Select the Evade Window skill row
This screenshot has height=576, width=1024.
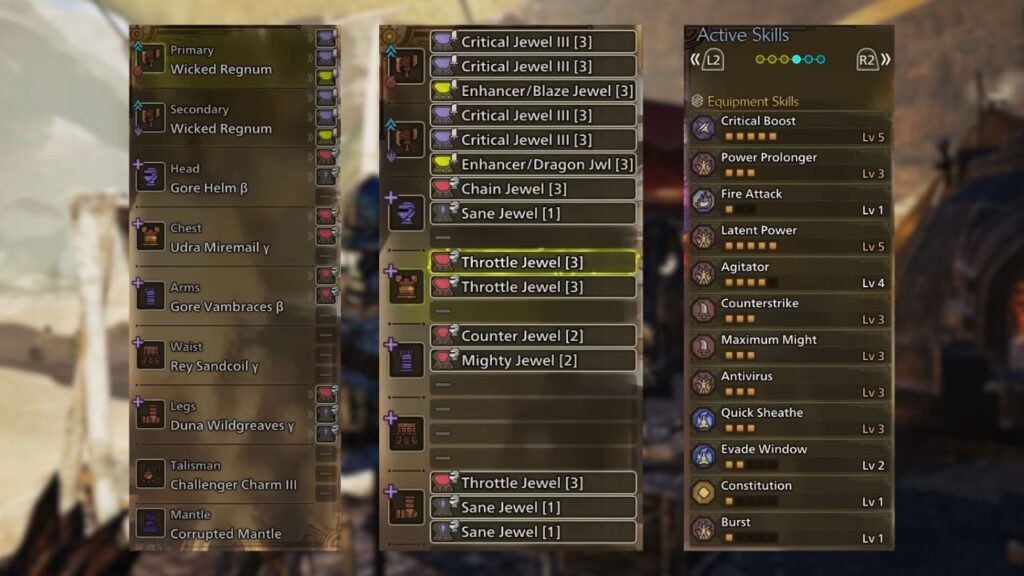(789, 457)
